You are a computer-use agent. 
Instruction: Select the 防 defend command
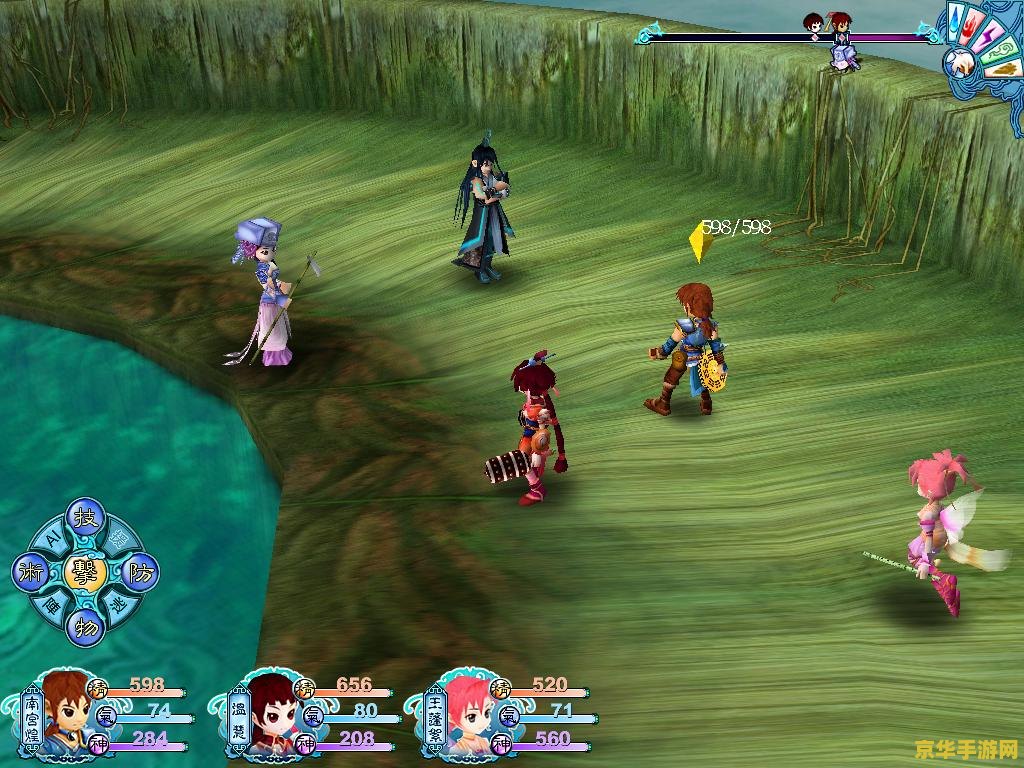(x=141, y=573)
